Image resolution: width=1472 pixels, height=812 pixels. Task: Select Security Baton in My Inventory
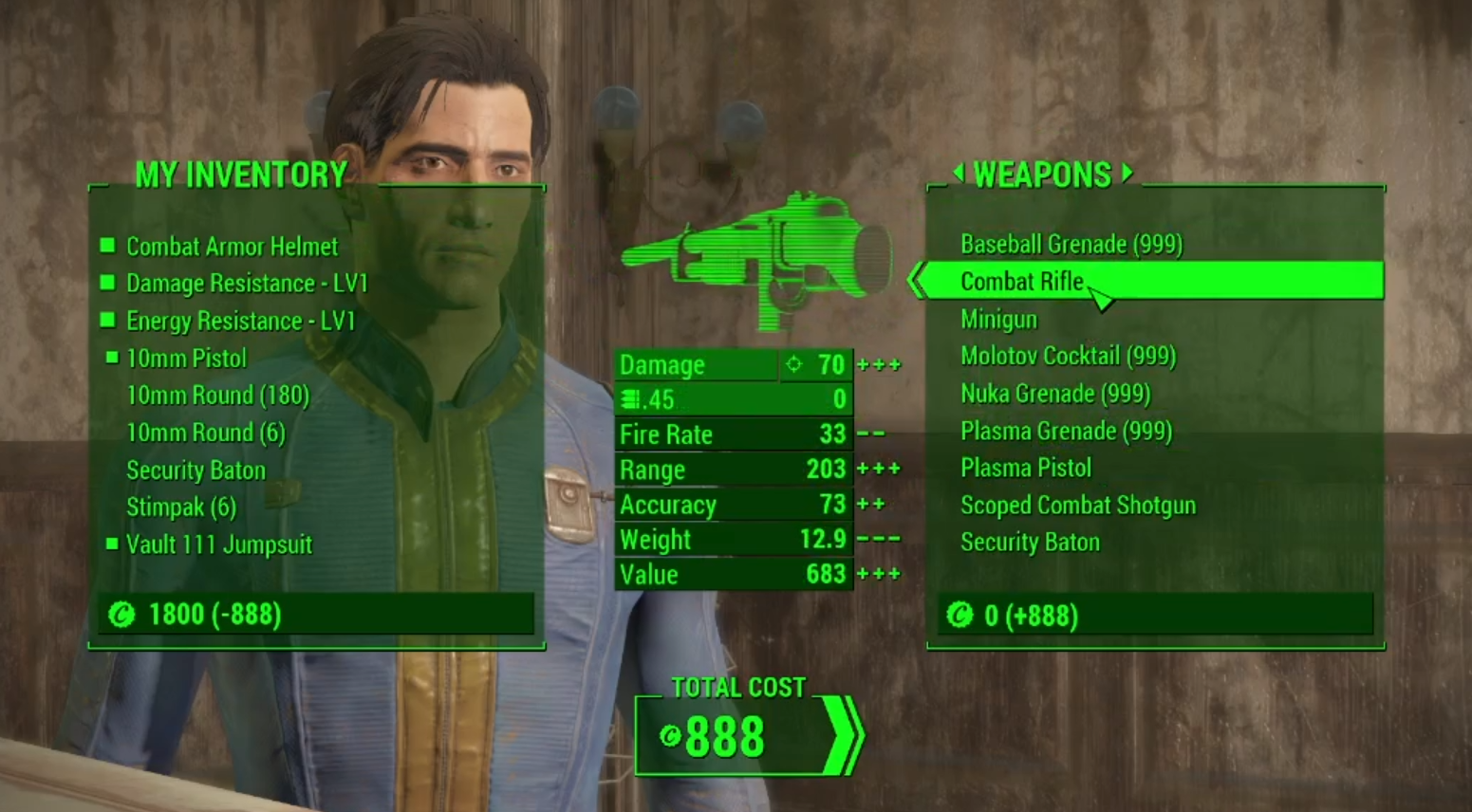pyautogui.click(x=196, y=471)
